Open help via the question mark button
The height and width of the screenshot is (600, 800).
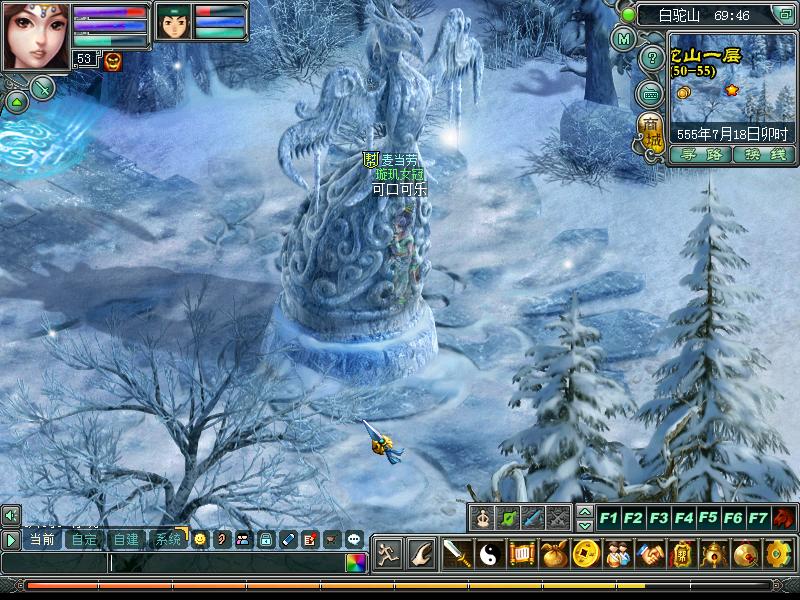click(653, 55)
